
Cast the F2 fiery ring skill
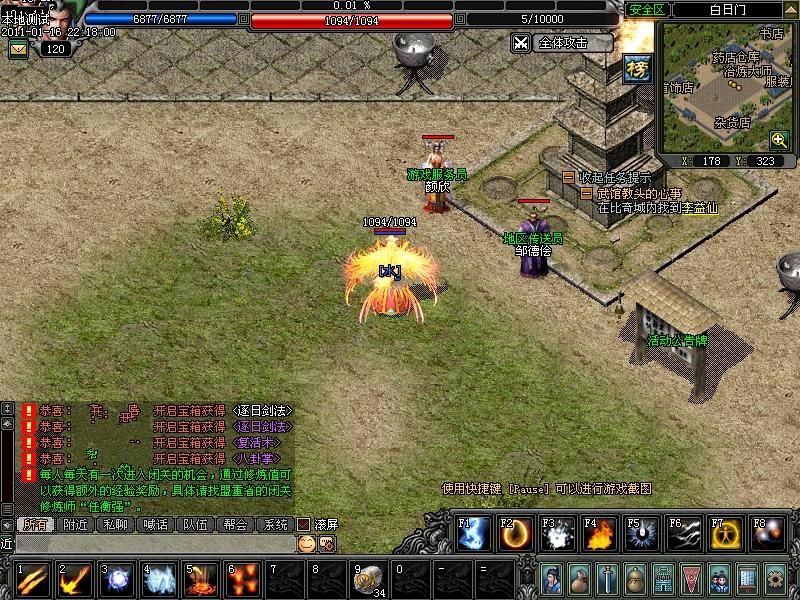click(x=516, y=535)
